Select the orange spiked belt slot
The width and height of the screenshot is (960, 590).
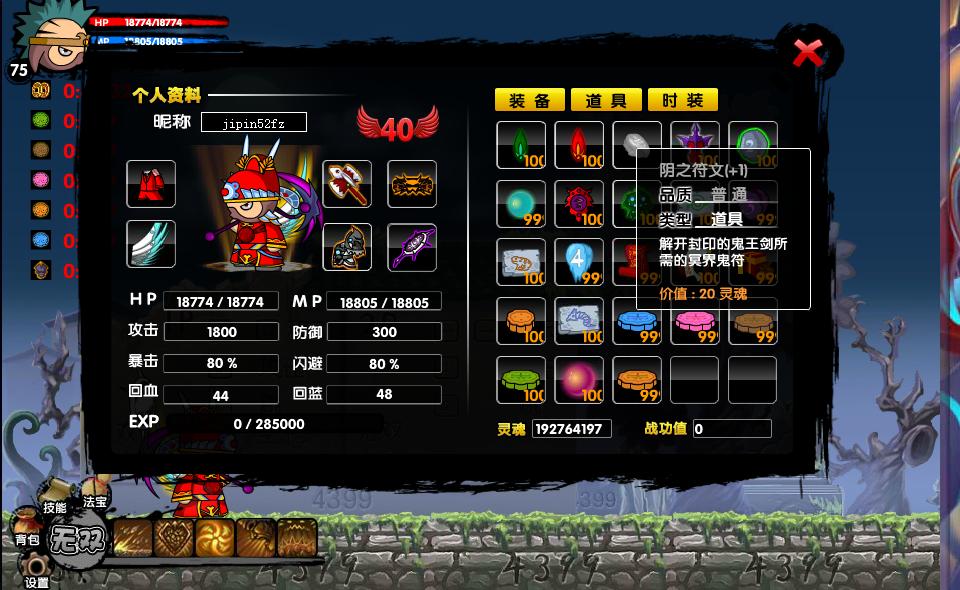pos(412,184)
